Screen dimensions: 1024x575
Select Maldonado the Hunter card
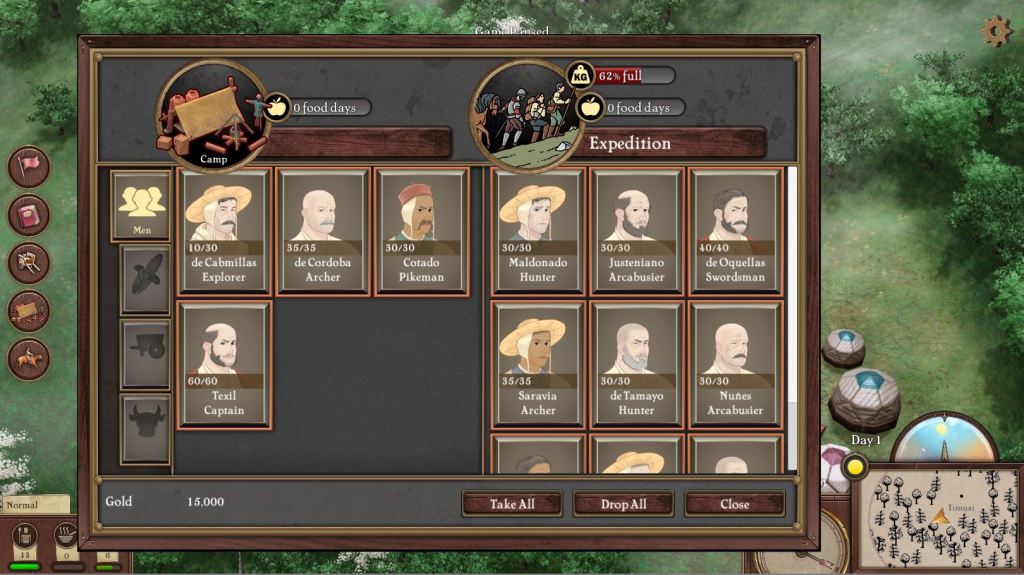coord(538,231)
